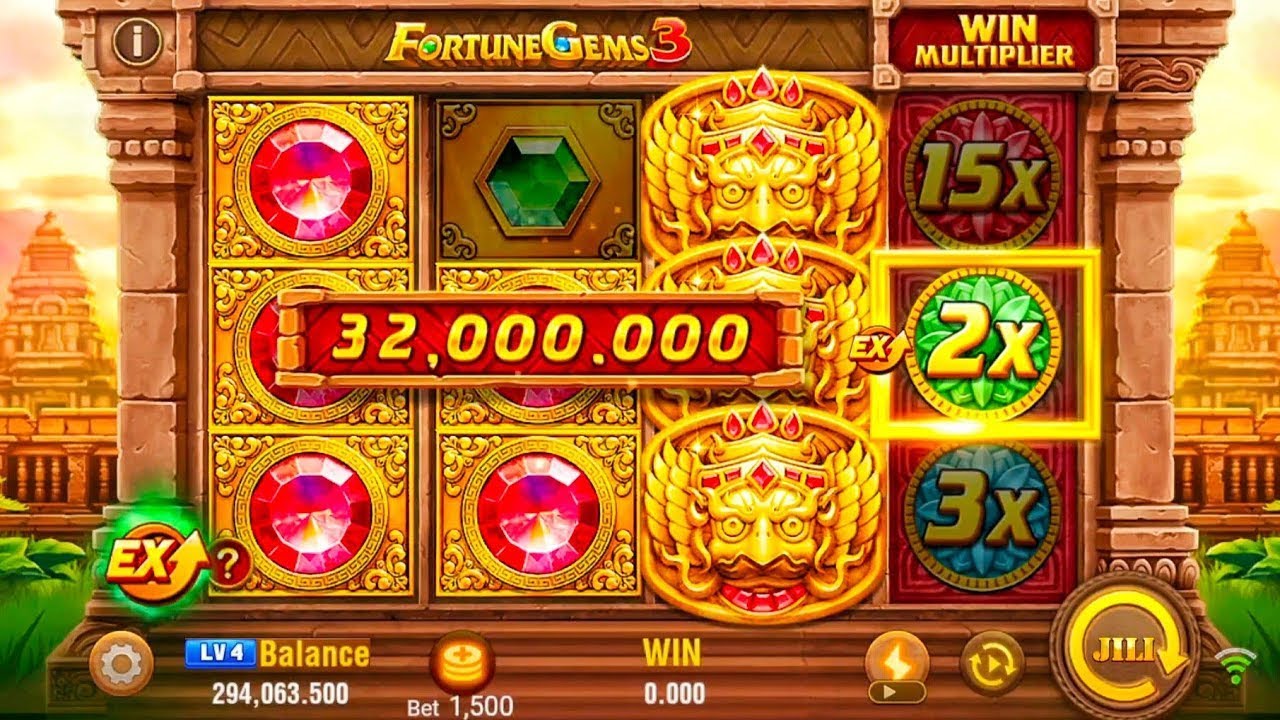Screen dimensions: 1280x720
Task: Enable turbo spin lightning mode
Action: click(x=897, y=655)
